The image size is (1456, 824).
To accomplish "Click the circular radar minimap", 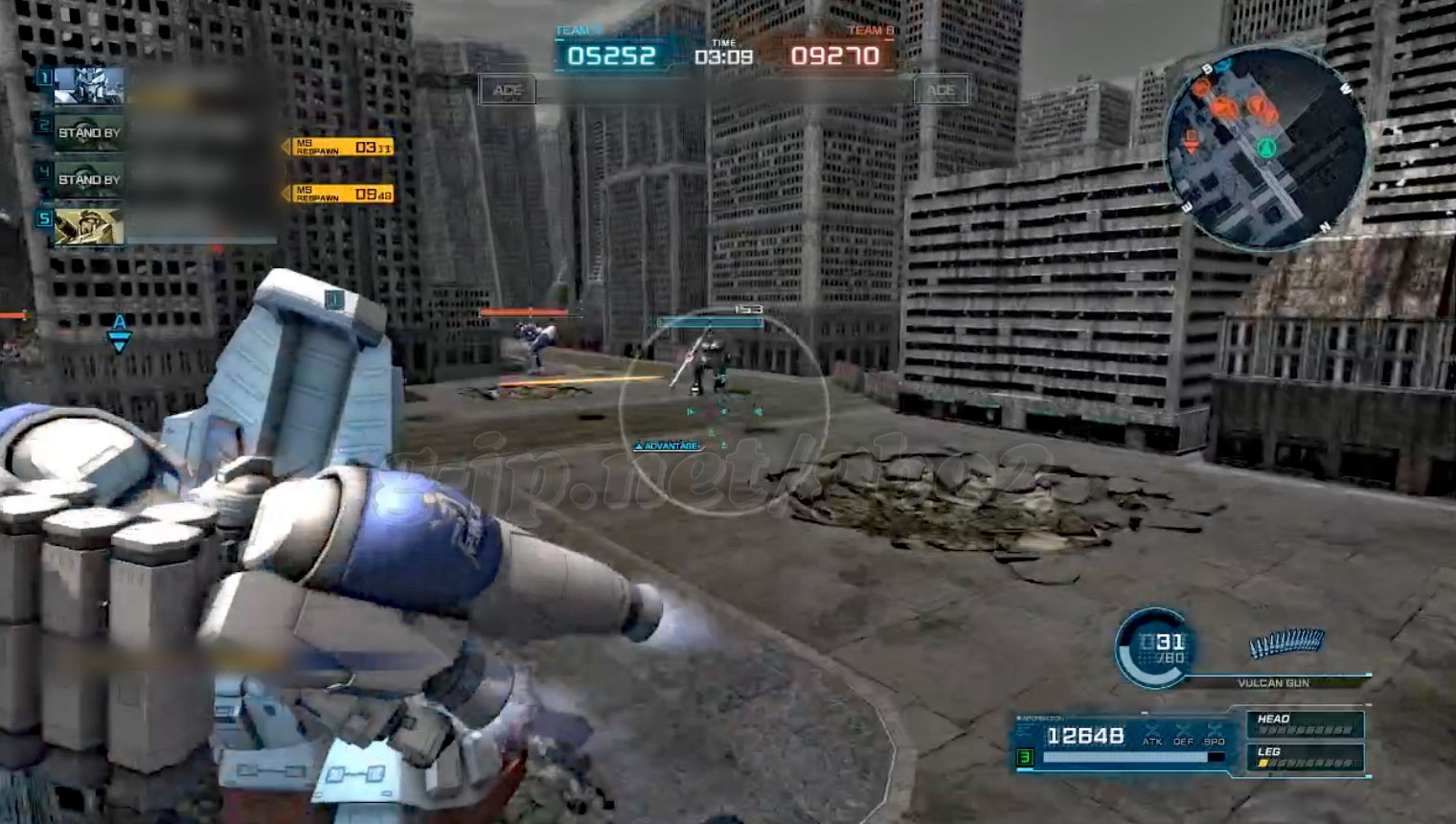I will pos(1264,148).
